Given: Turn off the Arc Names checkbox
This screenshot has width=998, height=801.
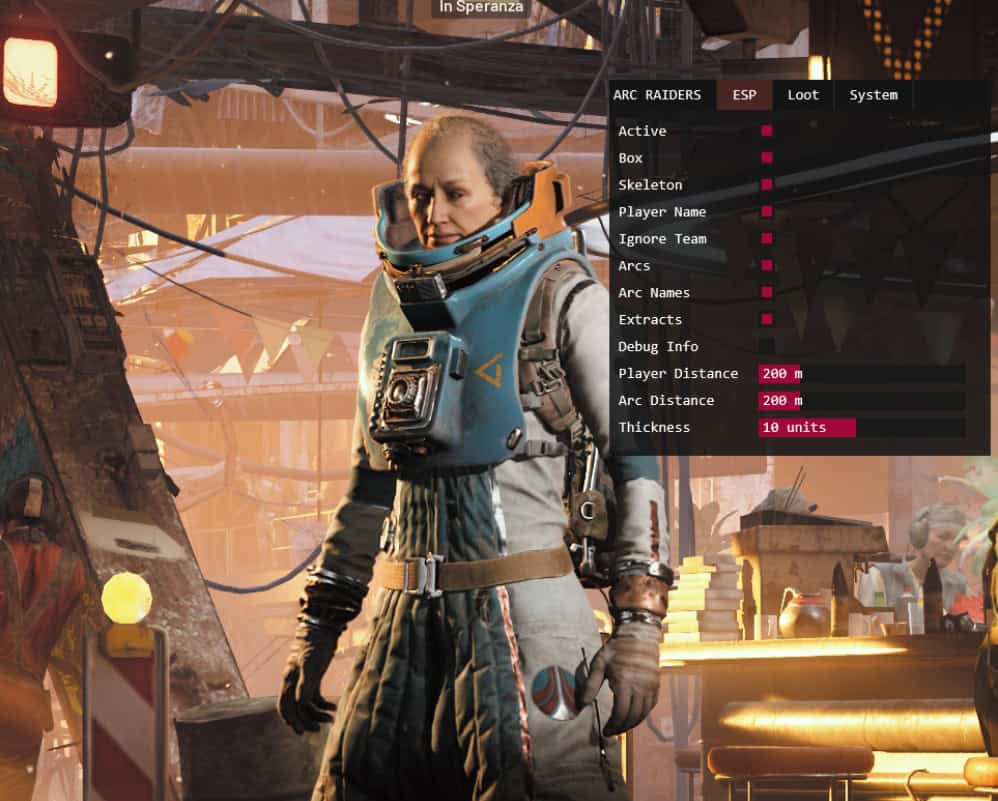Looking at the screenshot, I should click(767, 293).
